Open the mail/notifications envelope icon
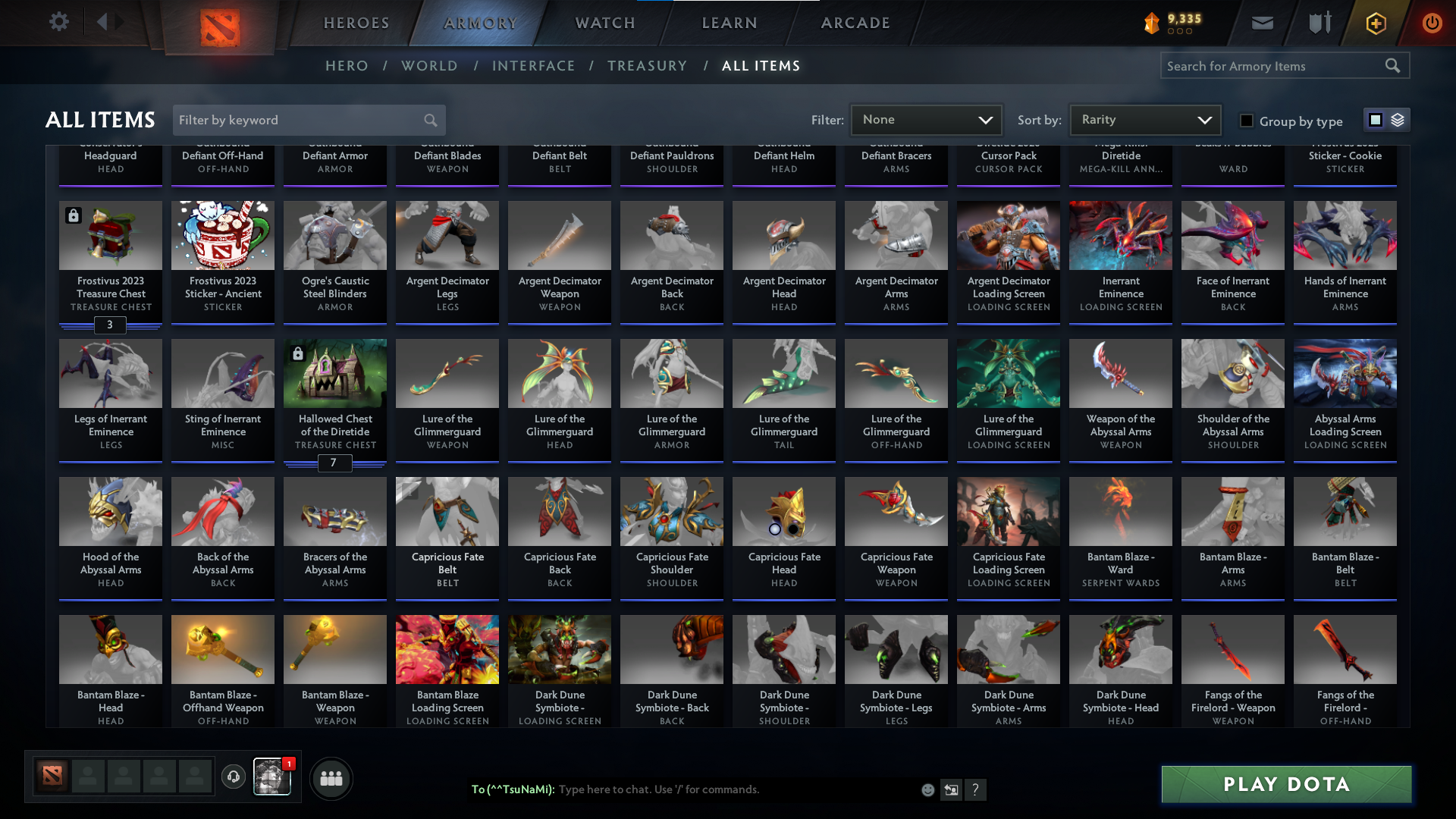 point(1261,22)
